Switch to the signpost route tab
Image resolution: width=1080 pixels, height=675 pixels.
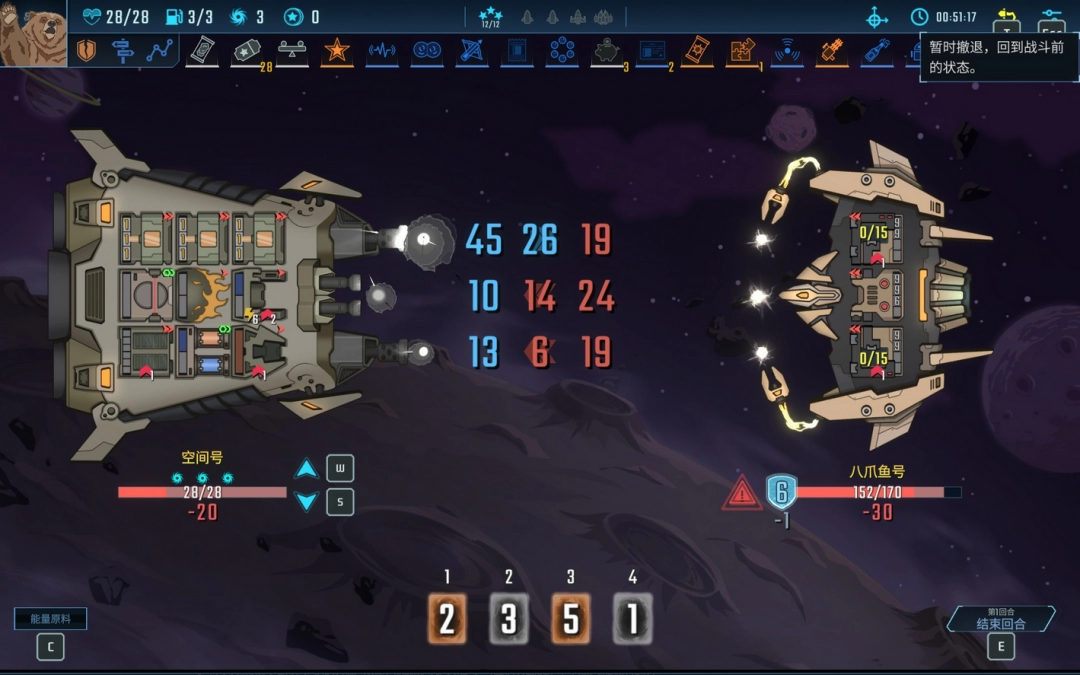(x=123, y=51)
